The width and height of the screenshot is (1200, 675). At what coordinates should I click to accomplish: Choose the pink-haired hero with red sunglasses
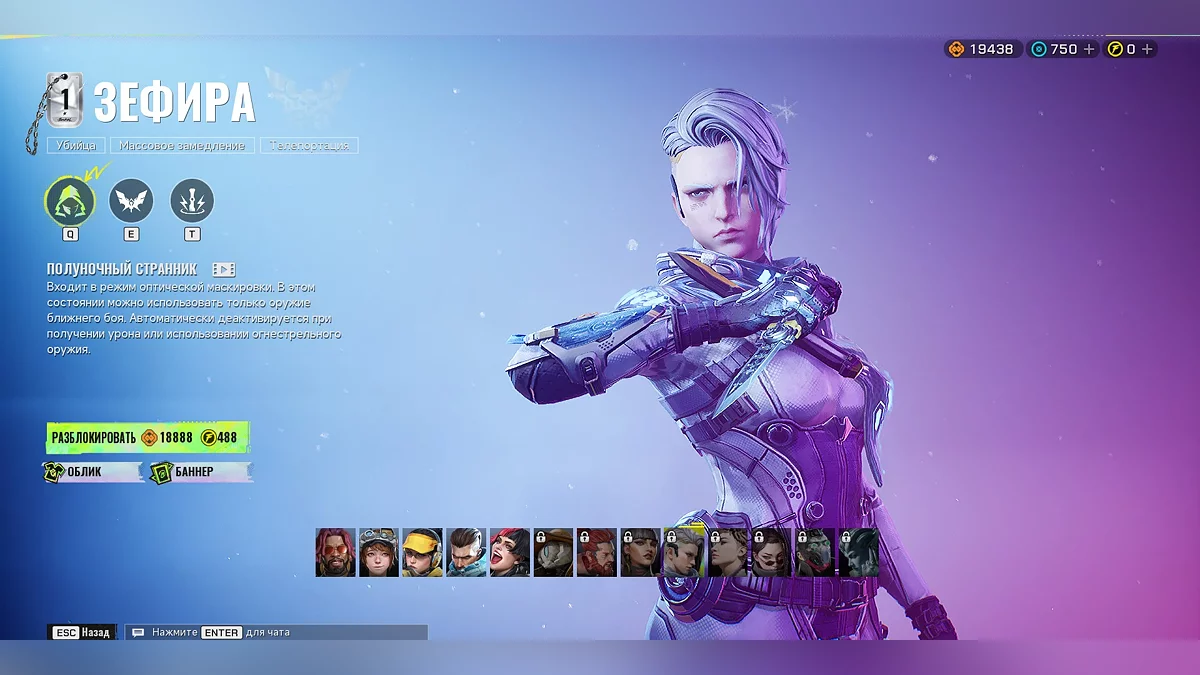click(335, 553)
